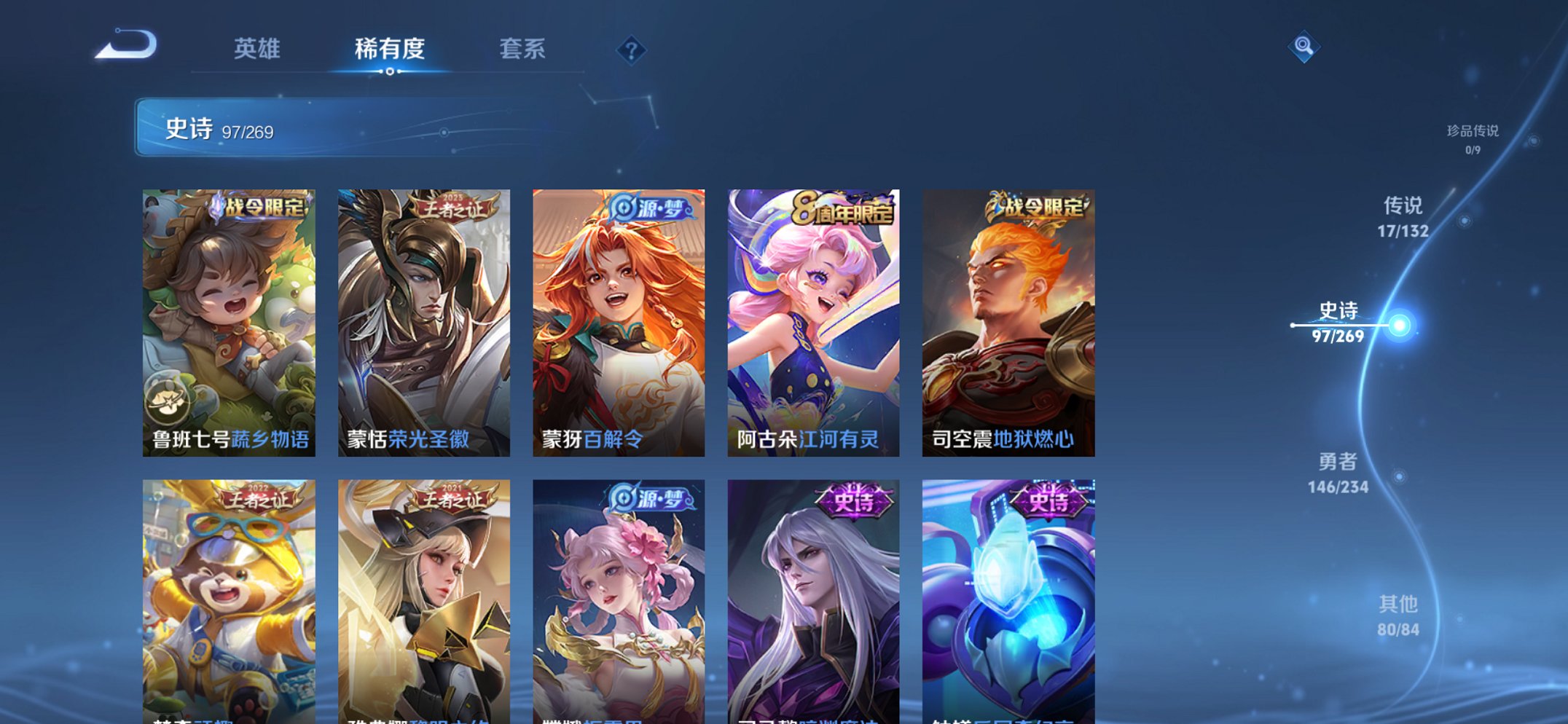The height and width of the screenshot is (724, 1568).
Task: Click the tab indicator dot under 稀有度
Action: point(391,73)
